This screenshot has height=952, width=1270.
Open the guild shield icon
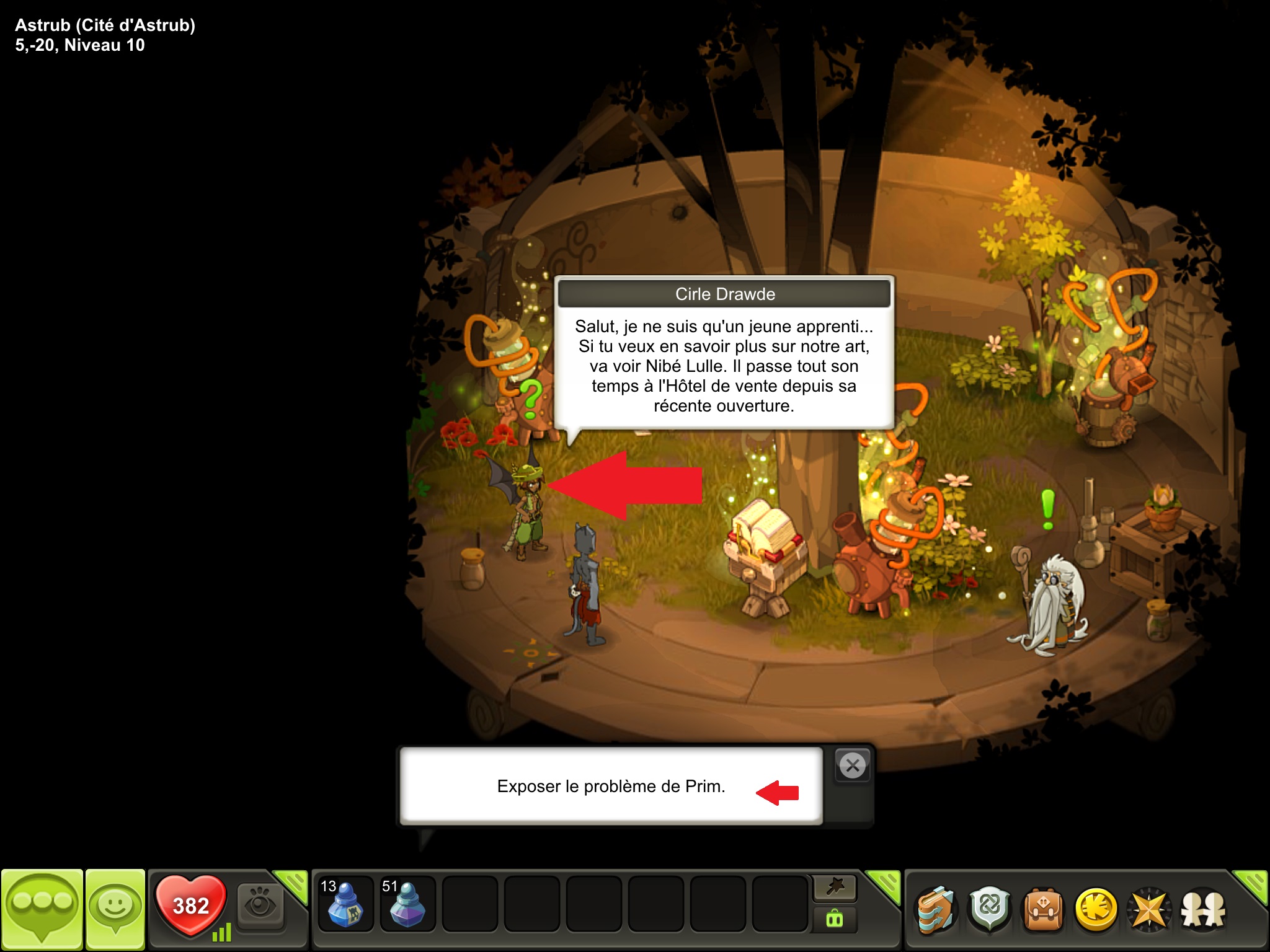990,910
